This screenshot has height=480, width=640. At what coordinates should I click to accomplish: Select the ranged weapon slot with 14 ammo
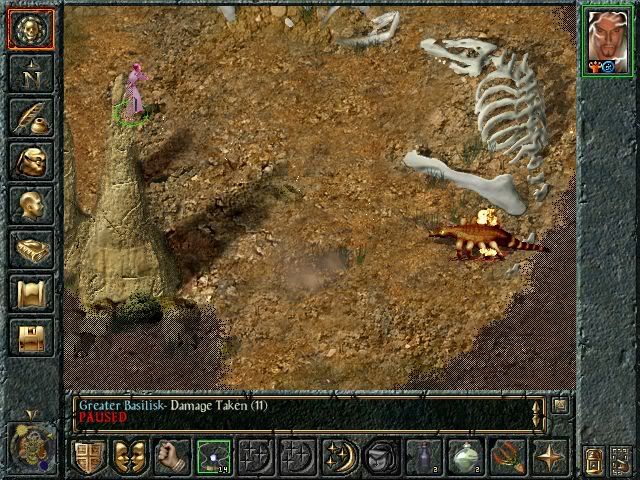tap(213, 457)
